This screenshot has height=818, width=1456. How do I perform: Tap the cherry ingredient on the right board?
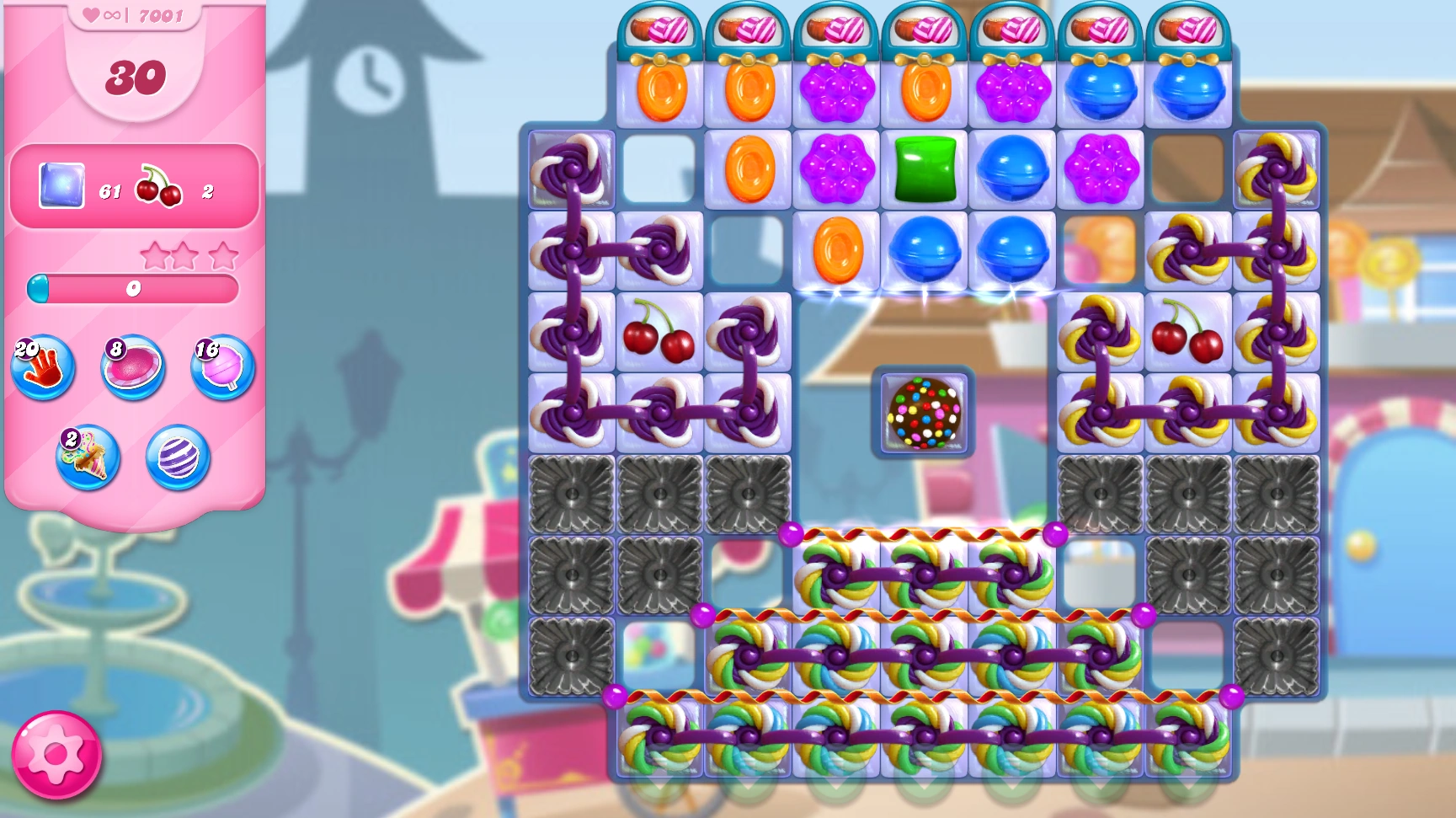point(1188,334)
